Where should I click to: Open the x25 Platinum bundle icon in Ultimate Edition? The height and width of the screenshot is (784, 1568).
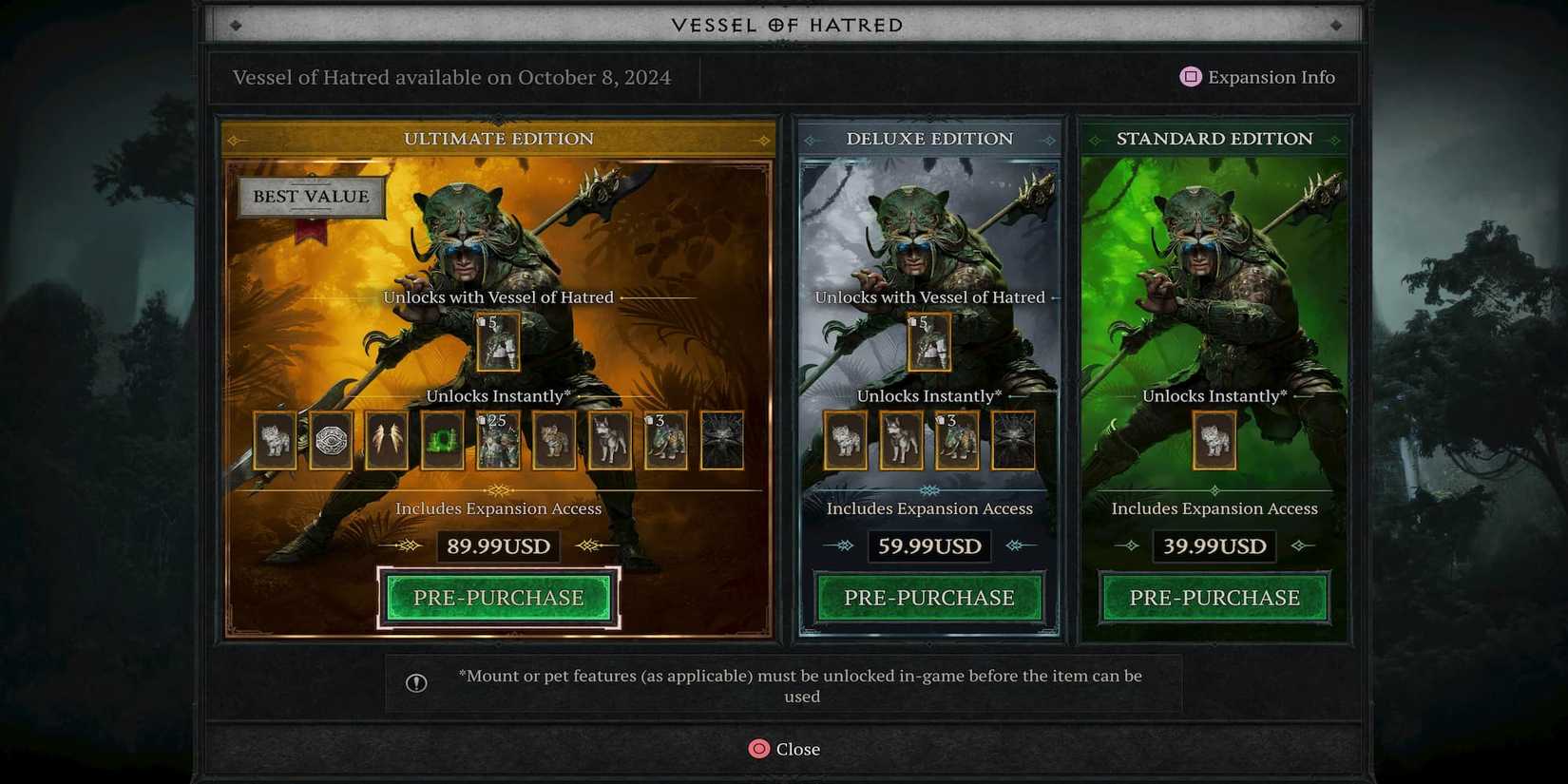[x=499, y=442]
